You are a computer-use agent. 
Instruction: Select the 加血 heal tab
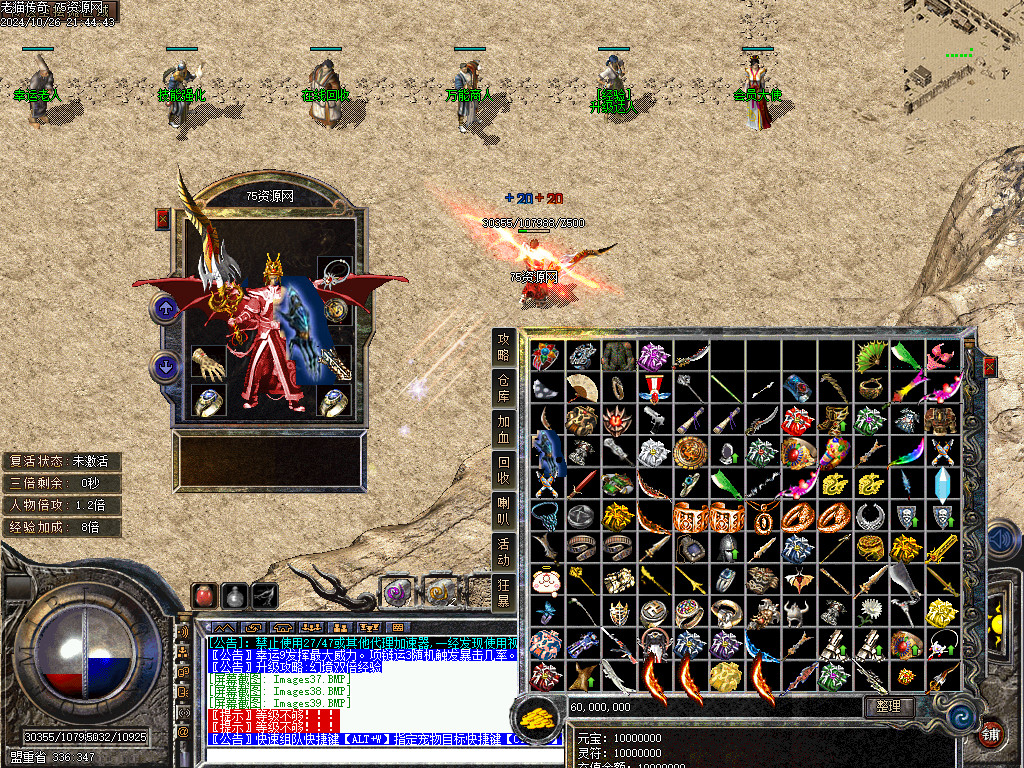coord(504,429)
